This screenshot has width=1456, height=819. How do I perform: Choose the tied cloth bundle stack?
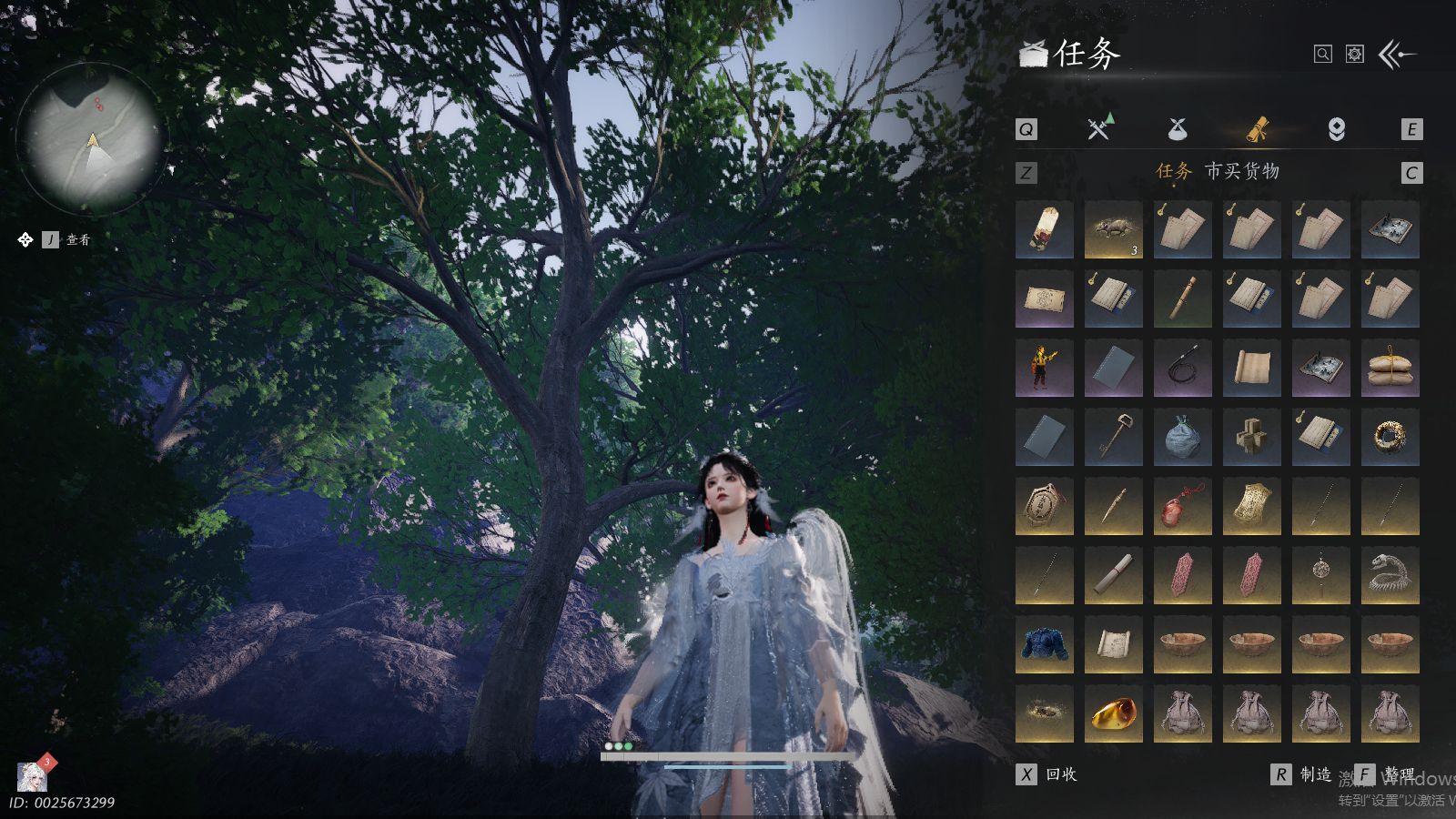[x=1390, y=368]
